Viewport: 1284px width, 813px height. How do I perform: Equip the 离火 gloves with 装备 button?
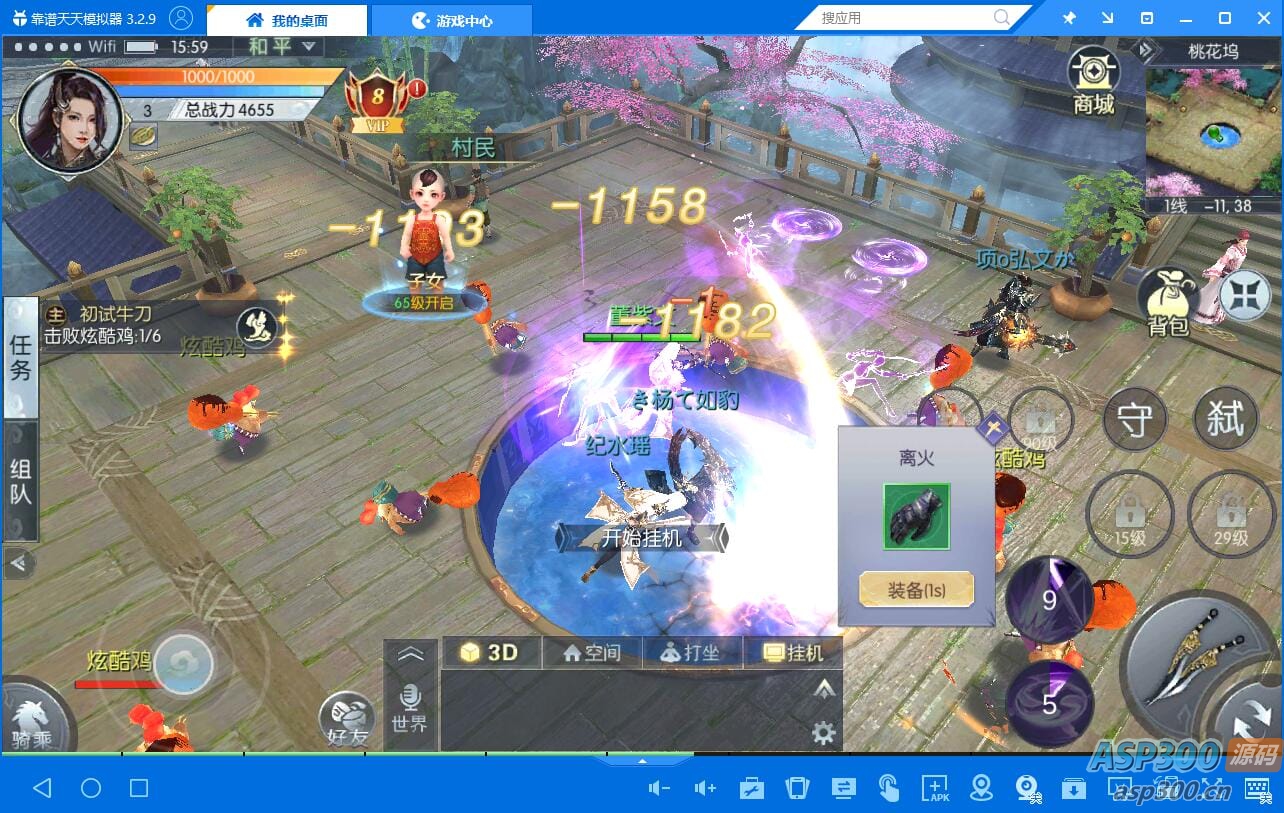[x=916, y=590]
